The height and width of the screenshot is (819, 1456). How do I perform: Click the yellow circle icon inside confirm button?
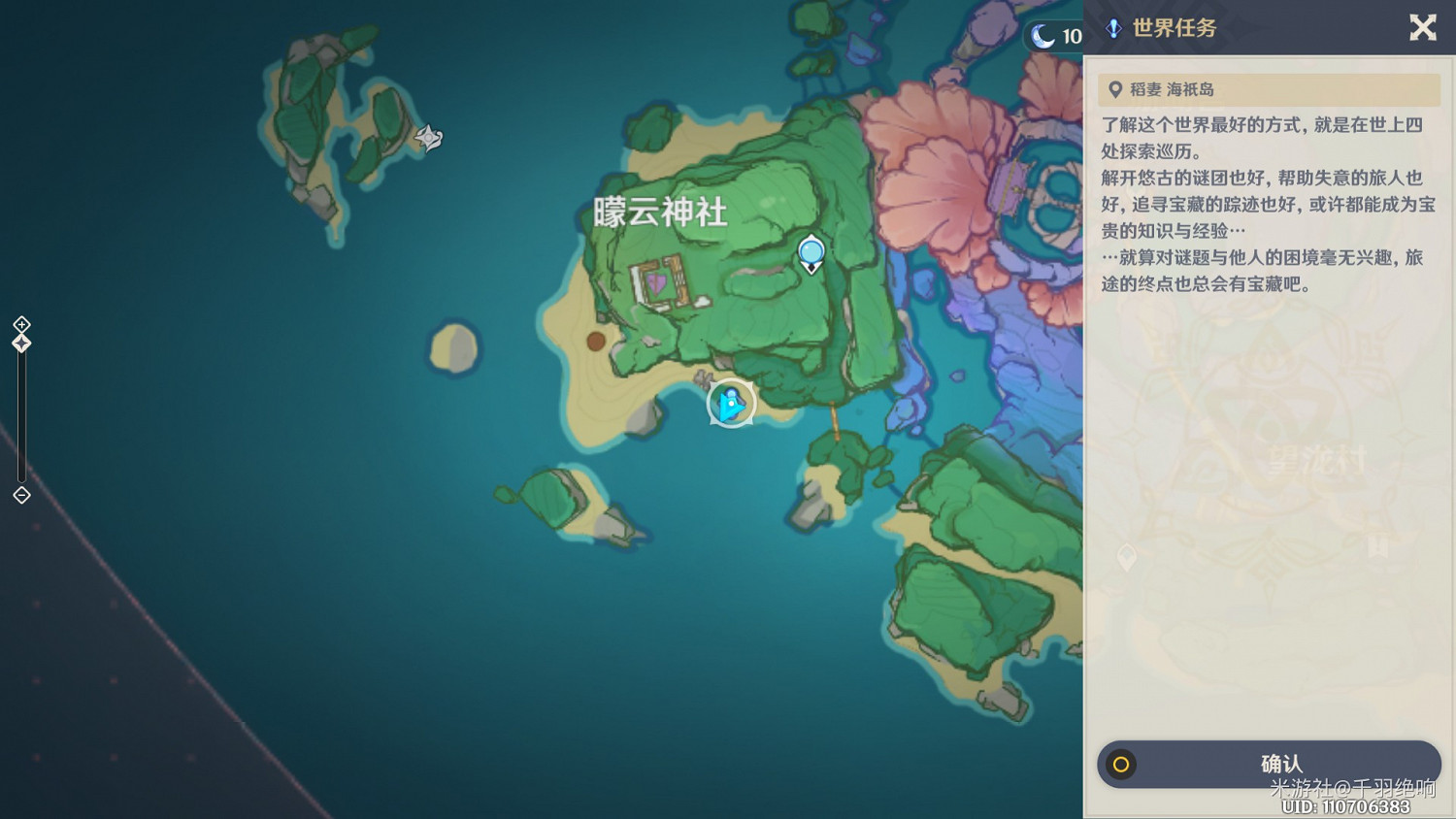[1122, 765]
